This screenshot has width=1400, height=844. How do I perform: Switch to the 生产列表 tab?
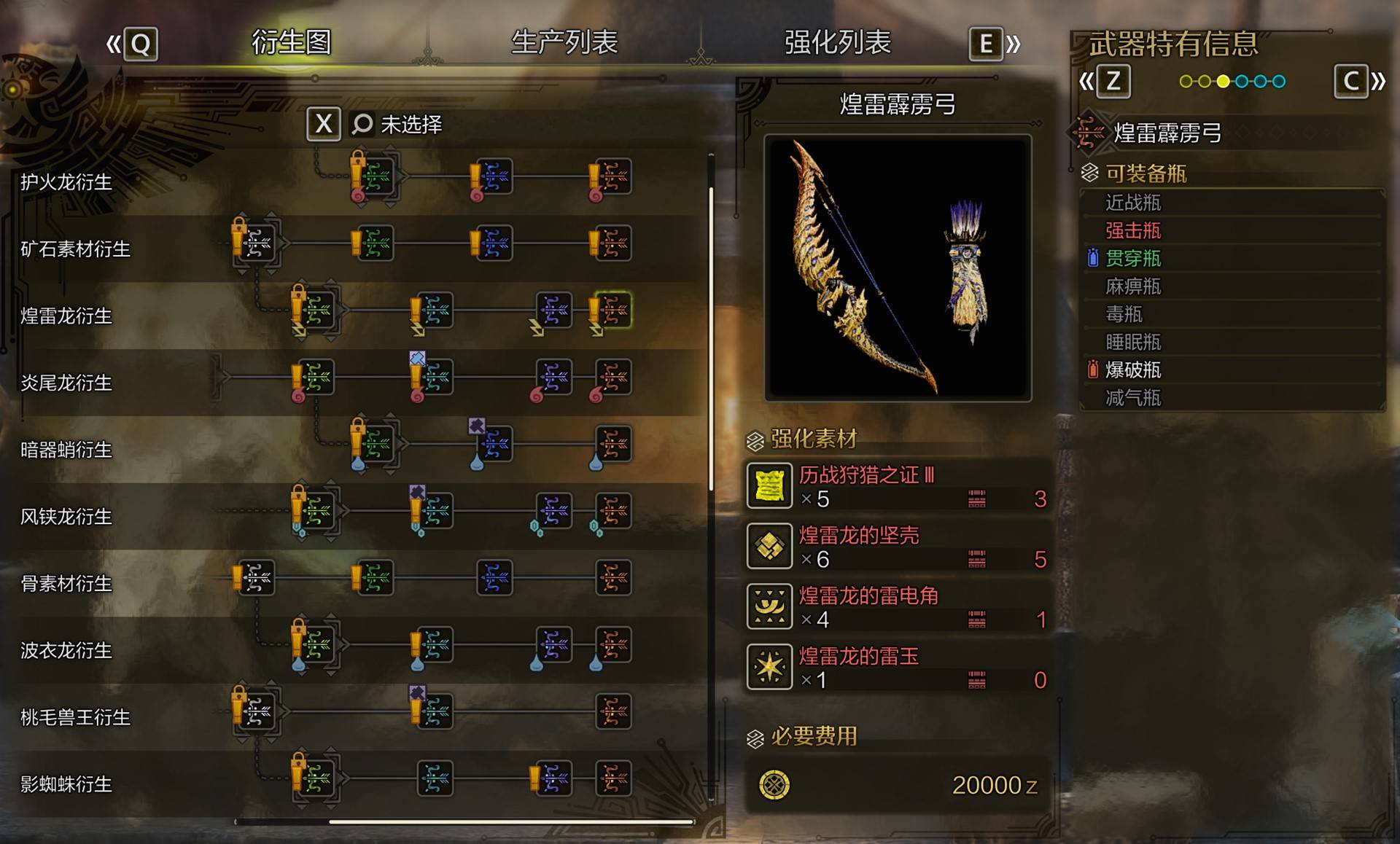(565, 42)
